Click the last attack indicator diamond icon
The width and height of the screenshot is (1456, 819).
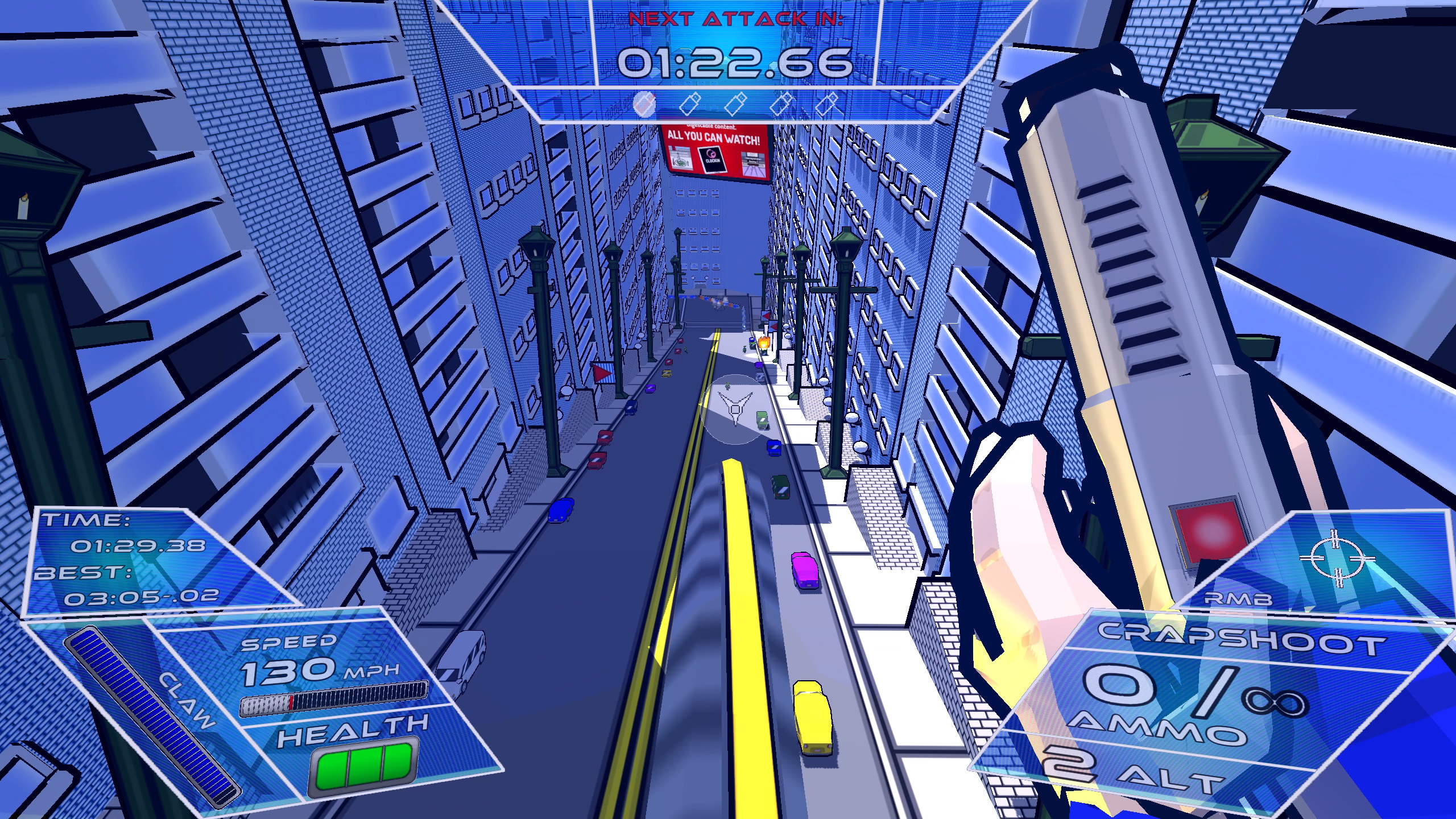pyautogui.click(x=825, y=105)
